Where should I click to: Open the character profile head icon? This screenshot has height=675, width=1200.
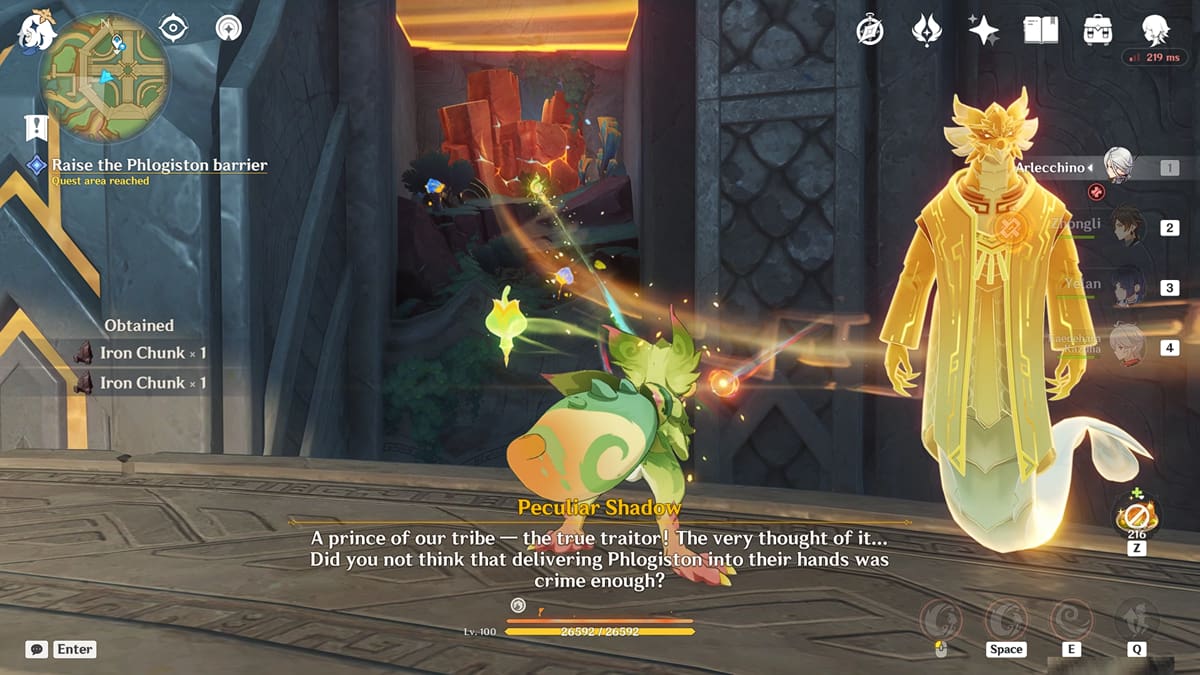tap(1156, 30)
